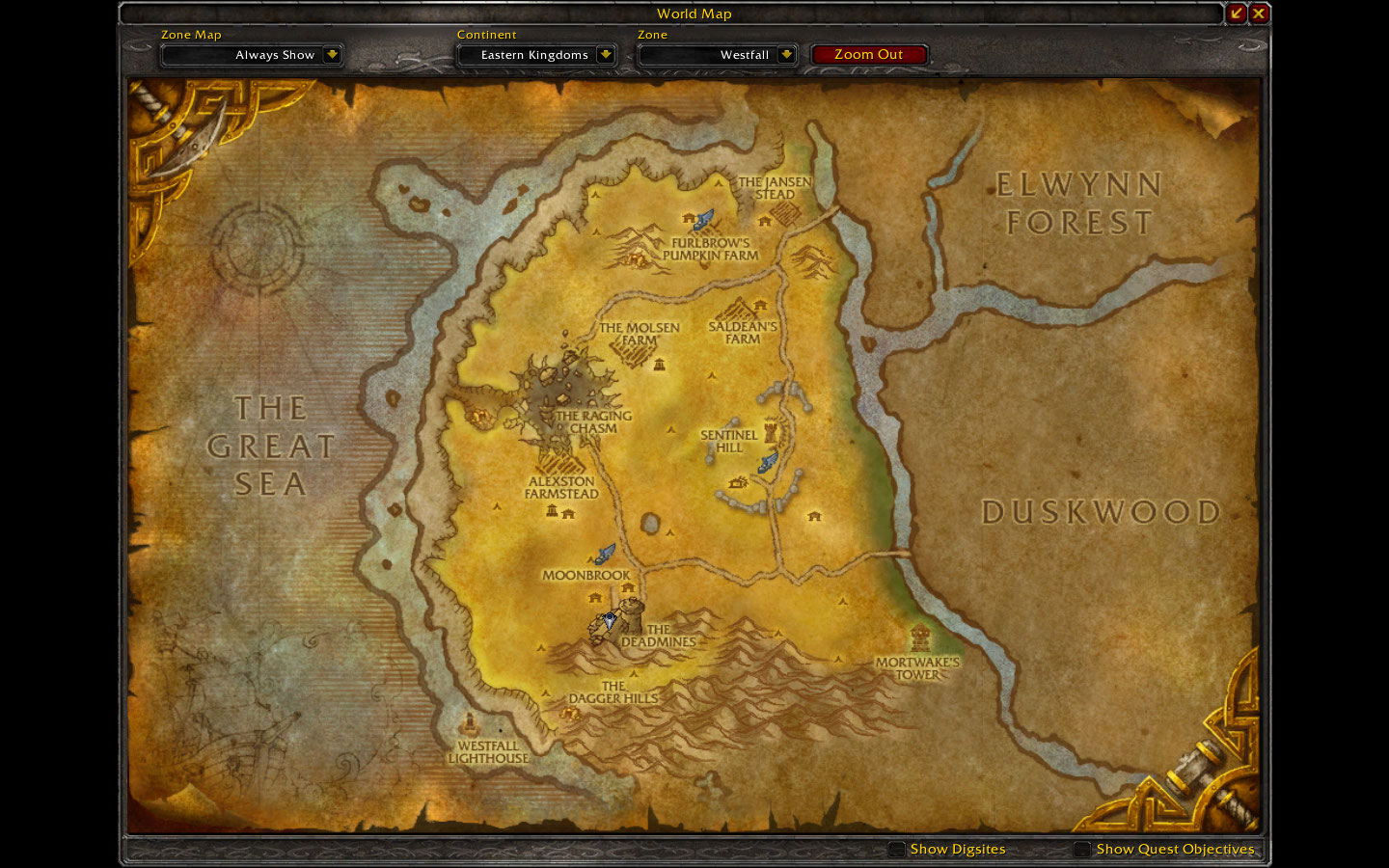Click the tower icon at Mortwake's Tower
The height and width of the screenshot is (868, 1389).
coord(919,637)
